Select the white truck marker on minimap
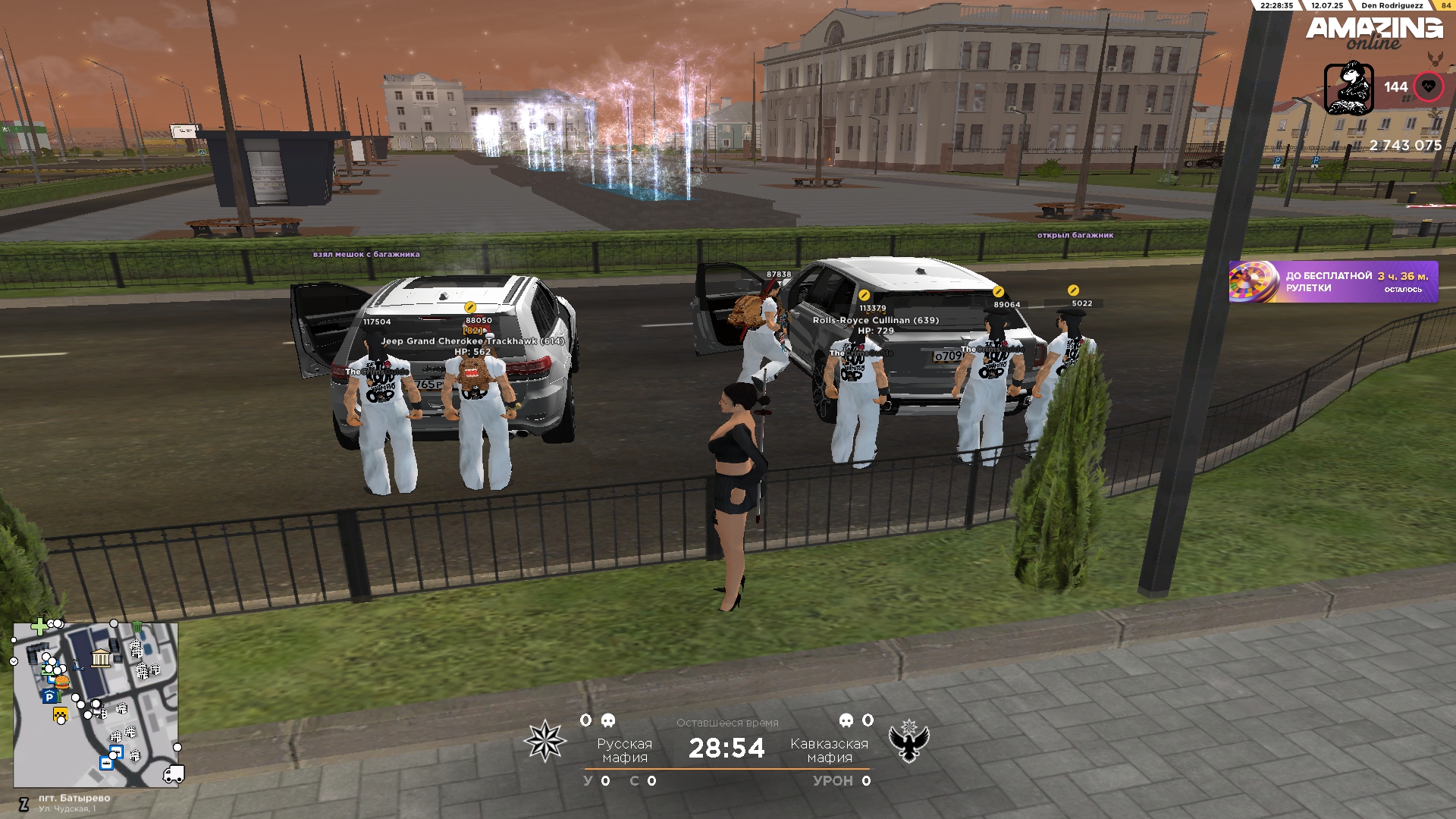The width and height of the screenshot is (1456, 819). 174,774
